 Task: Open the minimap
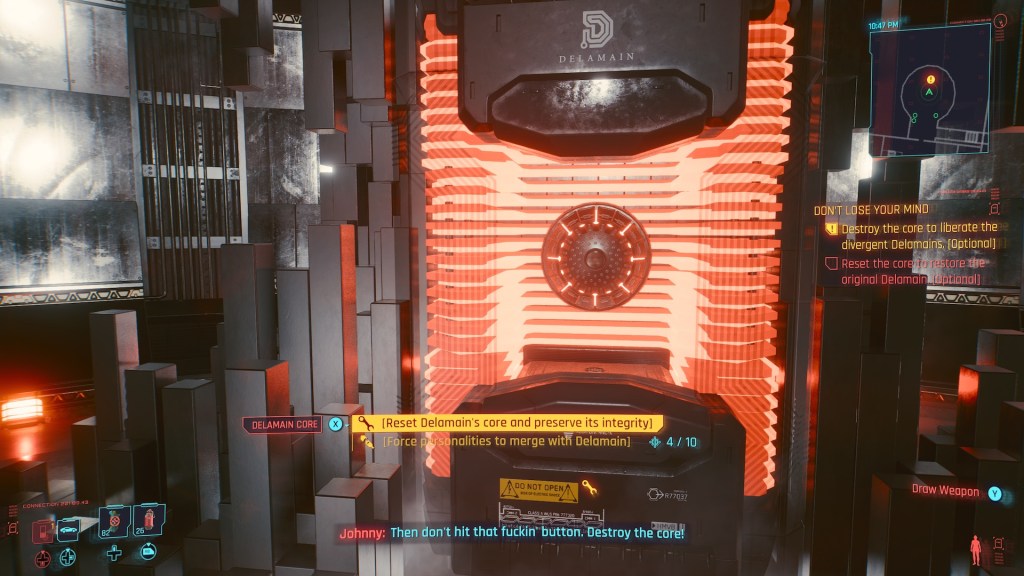[929, 90]
